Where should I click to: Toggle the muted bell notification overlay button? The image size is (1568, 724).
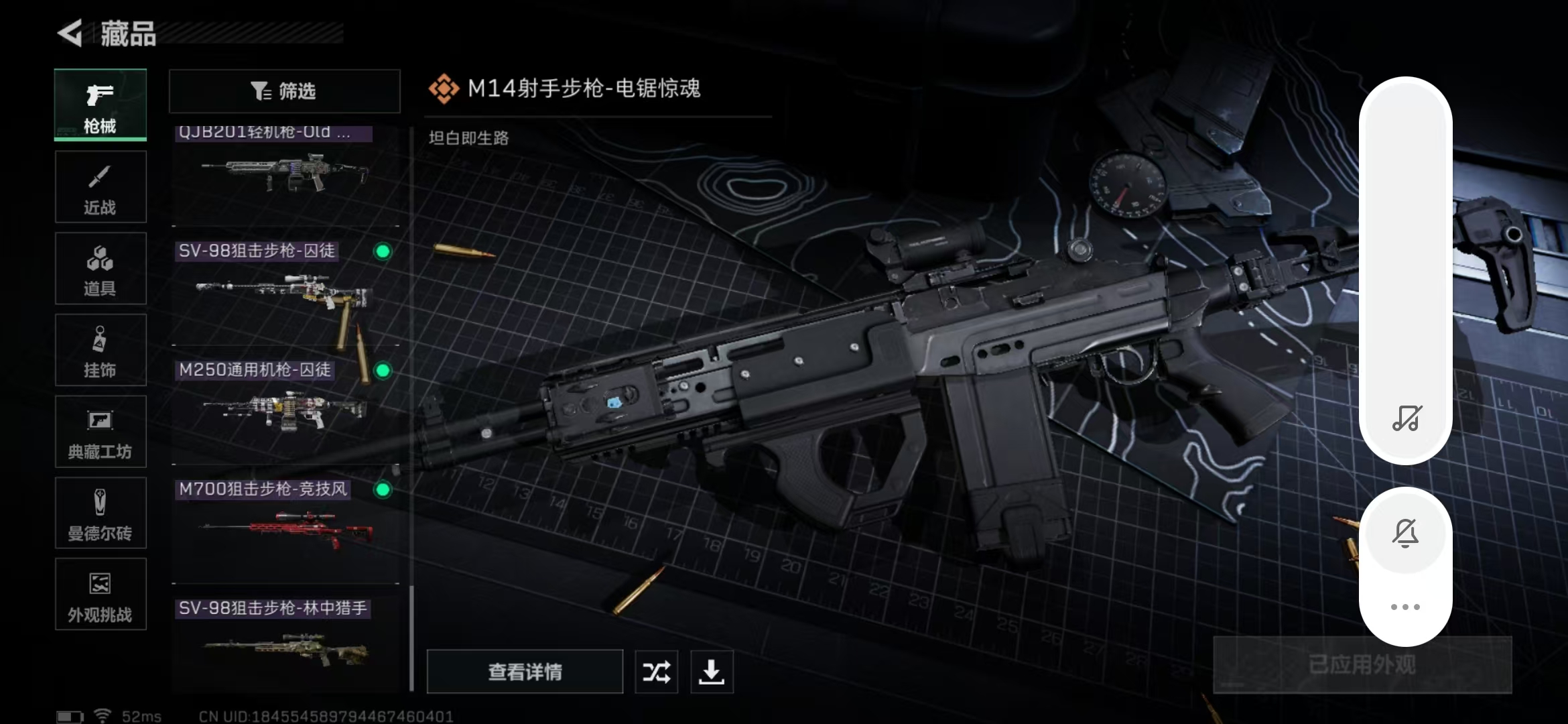pos(1405,534)
